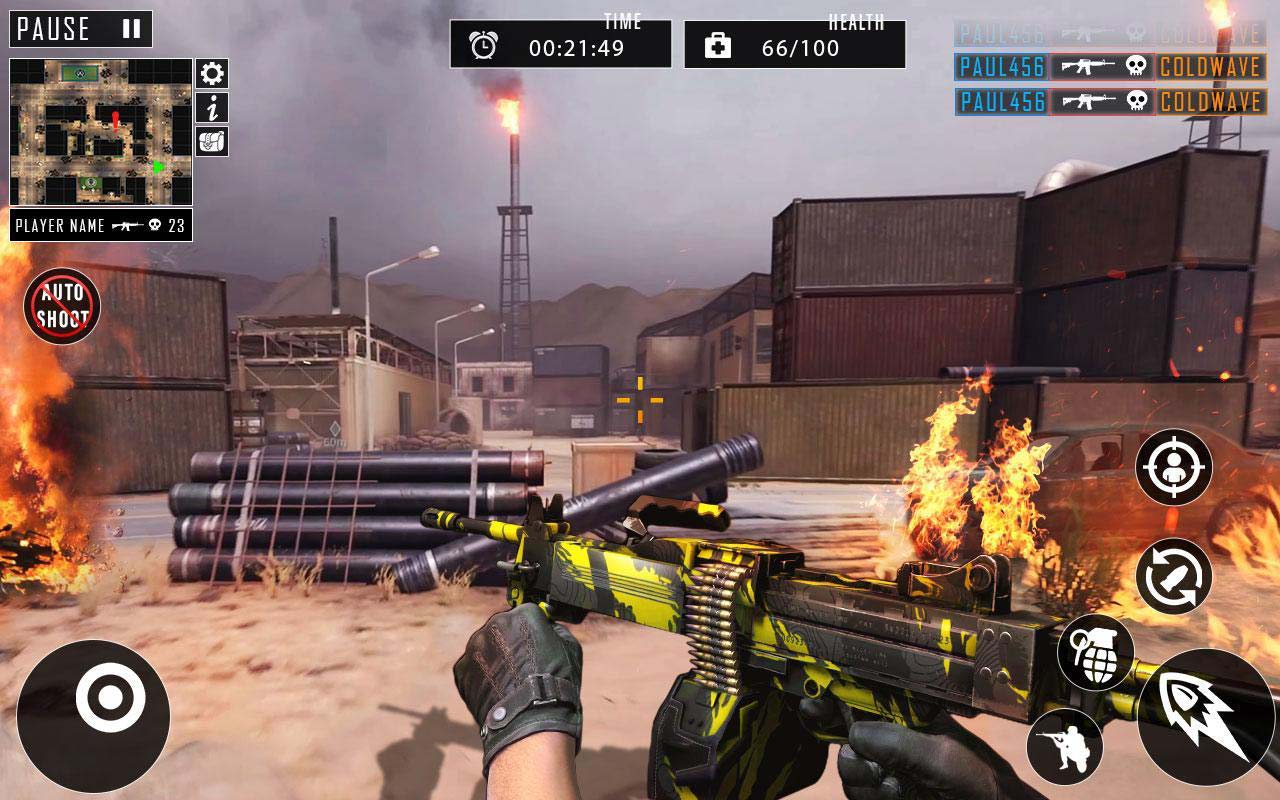The height and width of the screenshot is (800, 1280).
Task: Aim with the scope target button
Action: coord(1174,467)
